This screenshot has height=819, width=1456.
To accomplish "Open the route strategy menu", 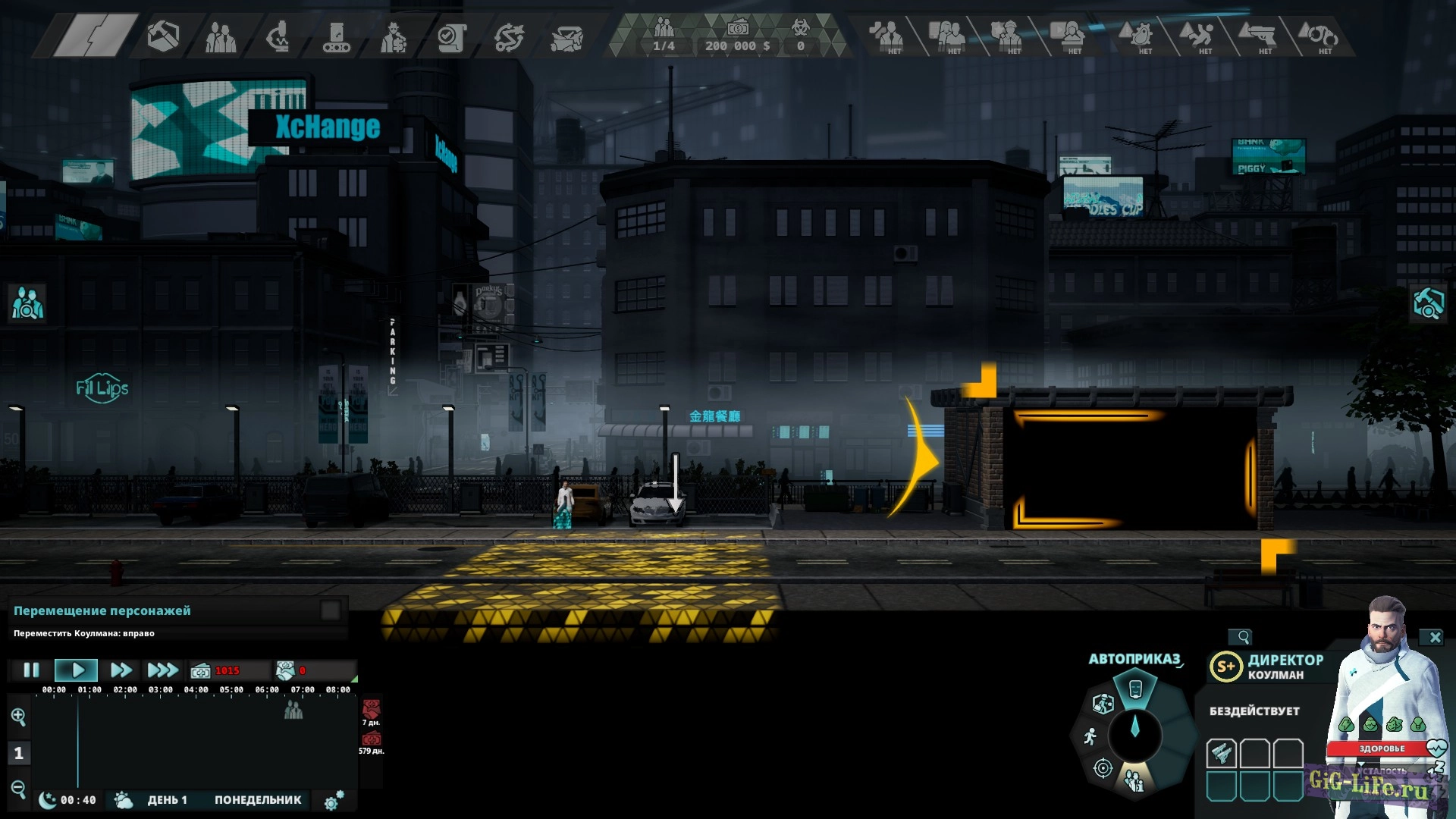I will [509, 36].
